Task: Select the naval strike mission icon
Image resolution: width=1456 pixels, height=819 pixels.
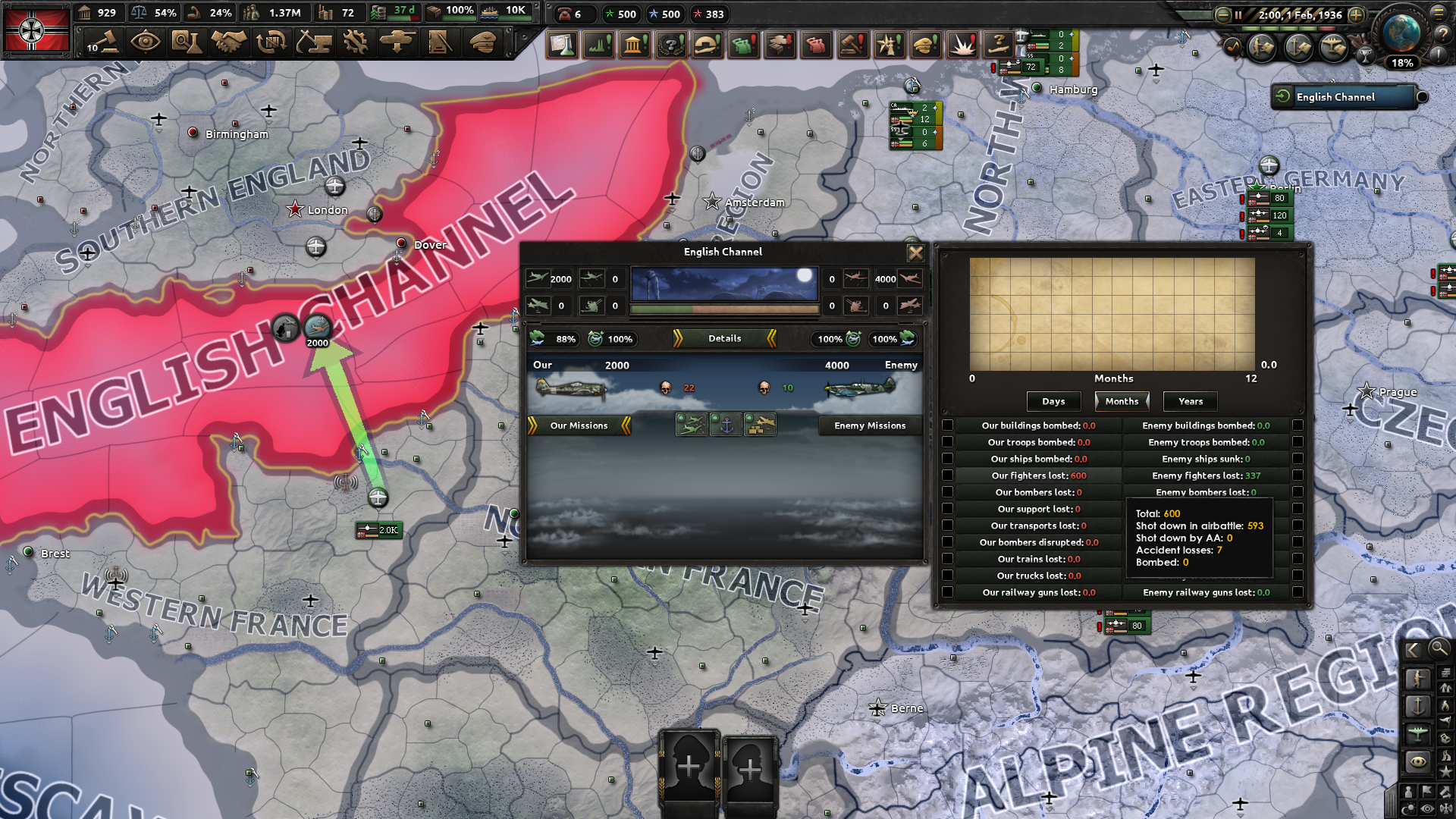Action: point(727,425)
